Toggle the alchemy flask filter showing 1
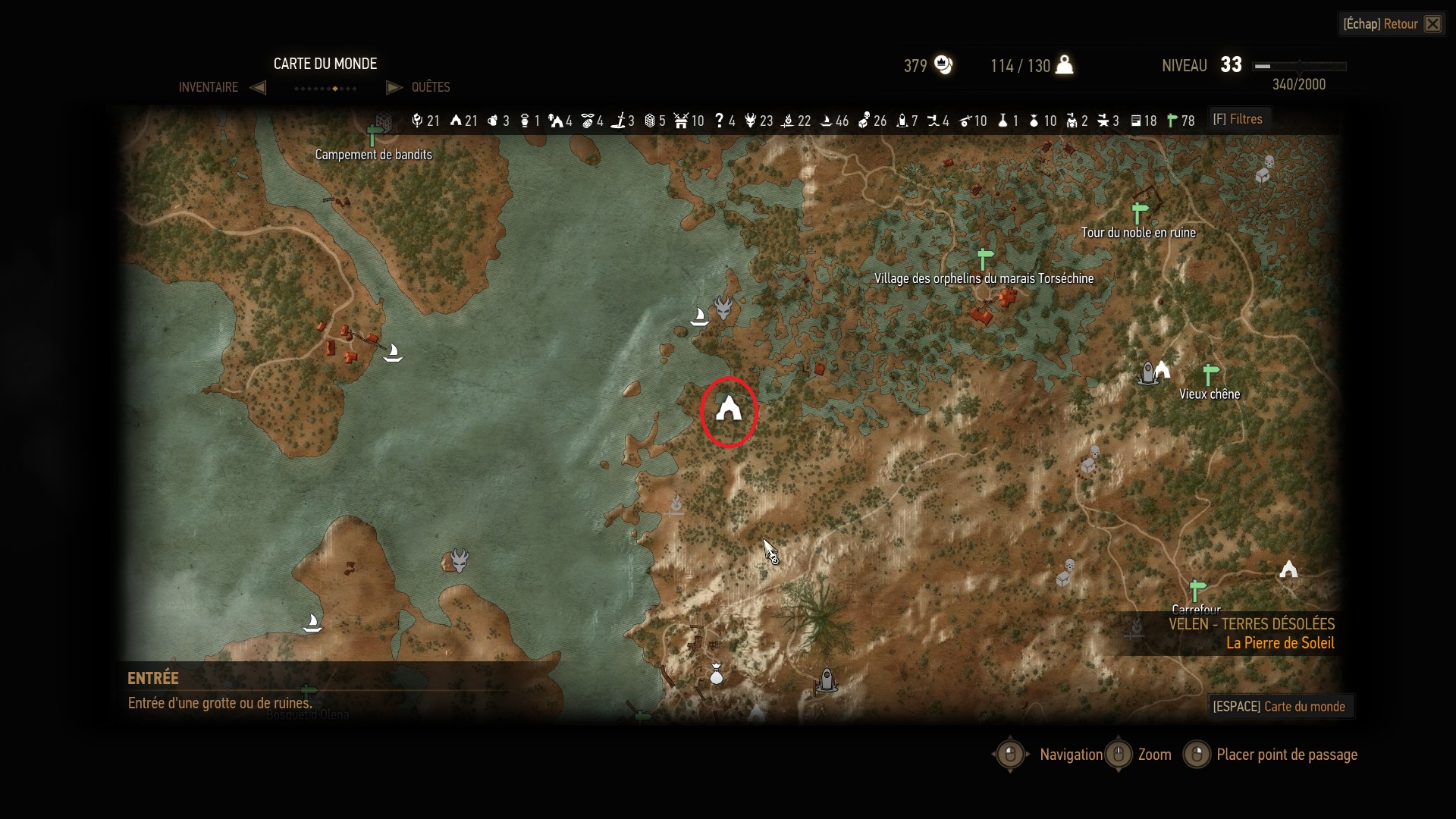 point(1003,121)
